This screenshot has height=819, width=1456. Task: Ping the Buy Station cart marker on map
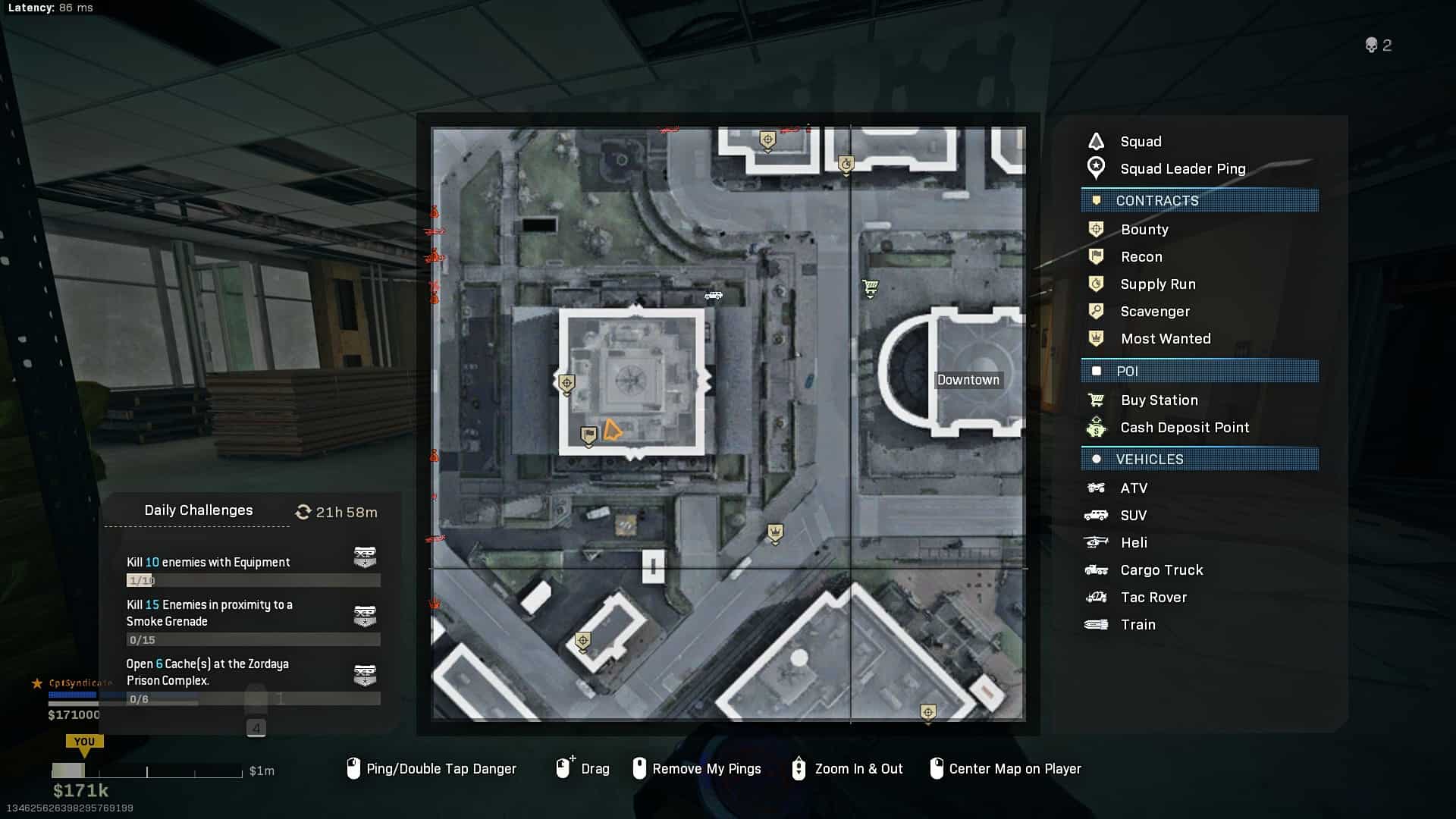870,287
